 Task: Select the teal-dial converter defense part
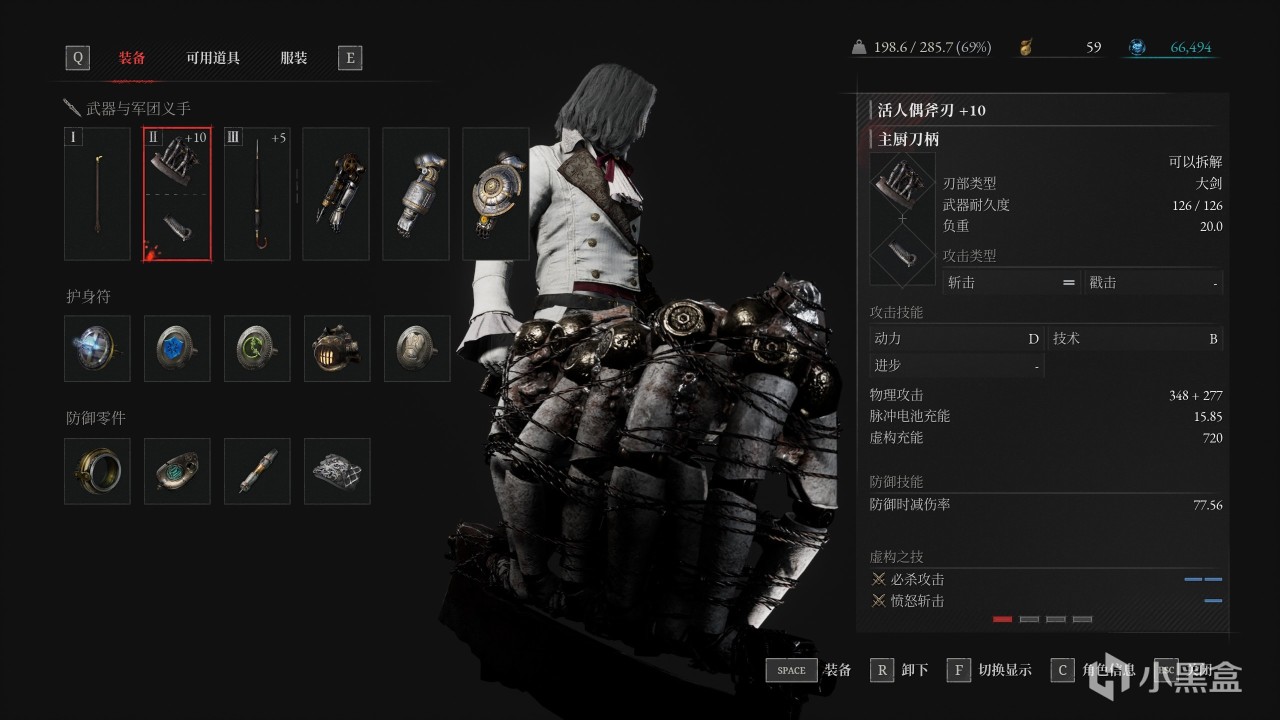(x=177, y=471)
